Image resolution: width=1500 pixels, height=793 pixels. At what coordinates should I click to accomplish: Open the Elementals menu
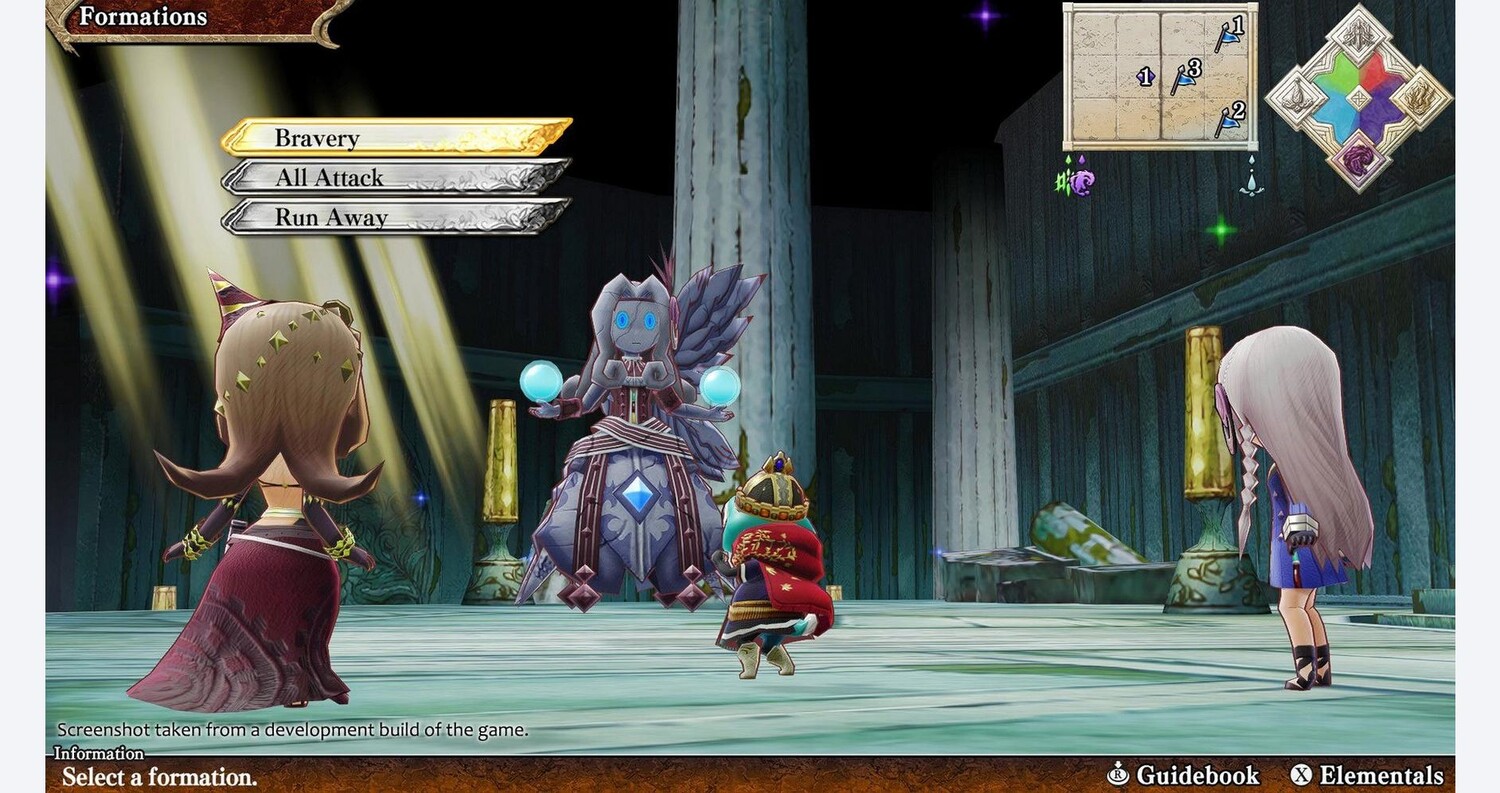point(1367,775)
